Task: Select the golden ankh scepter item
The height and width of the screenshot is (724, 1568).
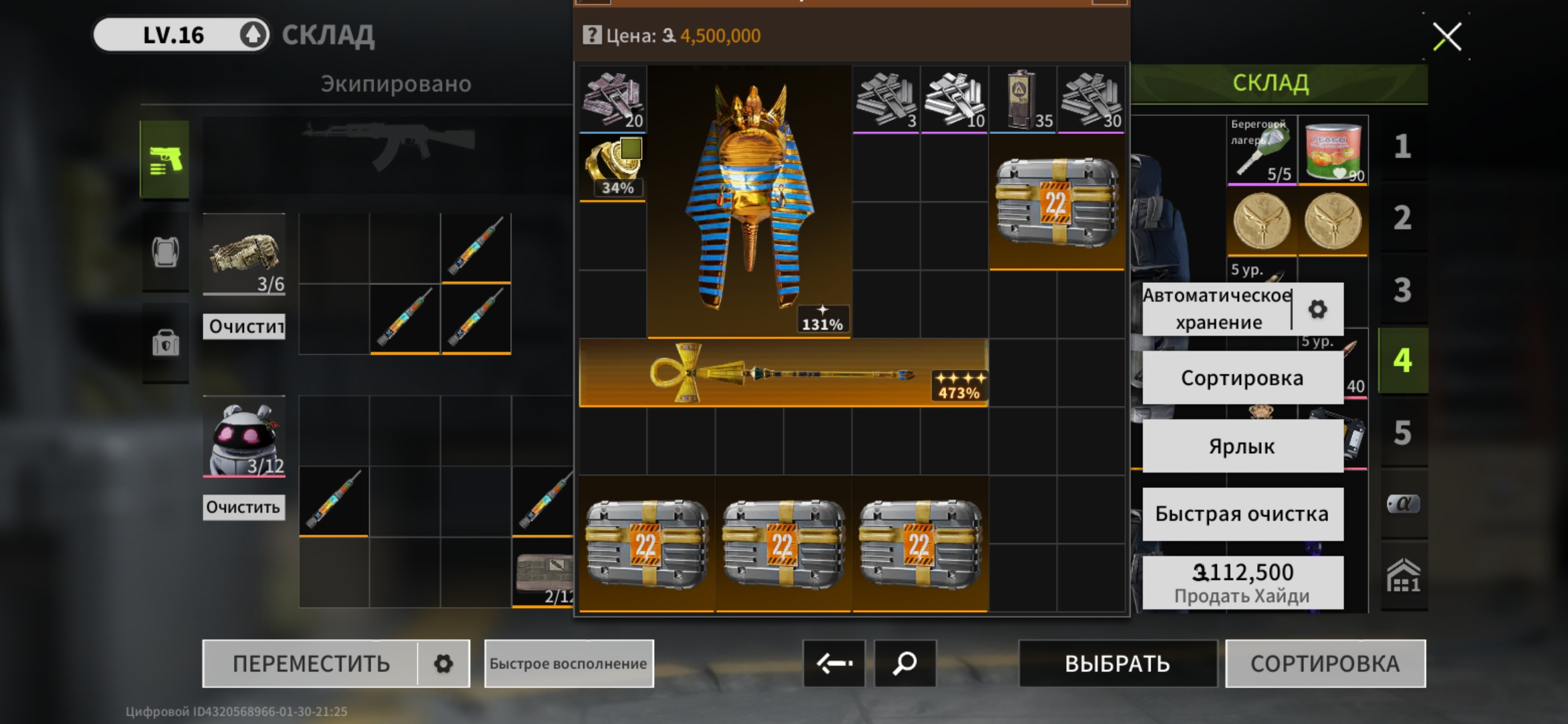Action: point(783,373)
